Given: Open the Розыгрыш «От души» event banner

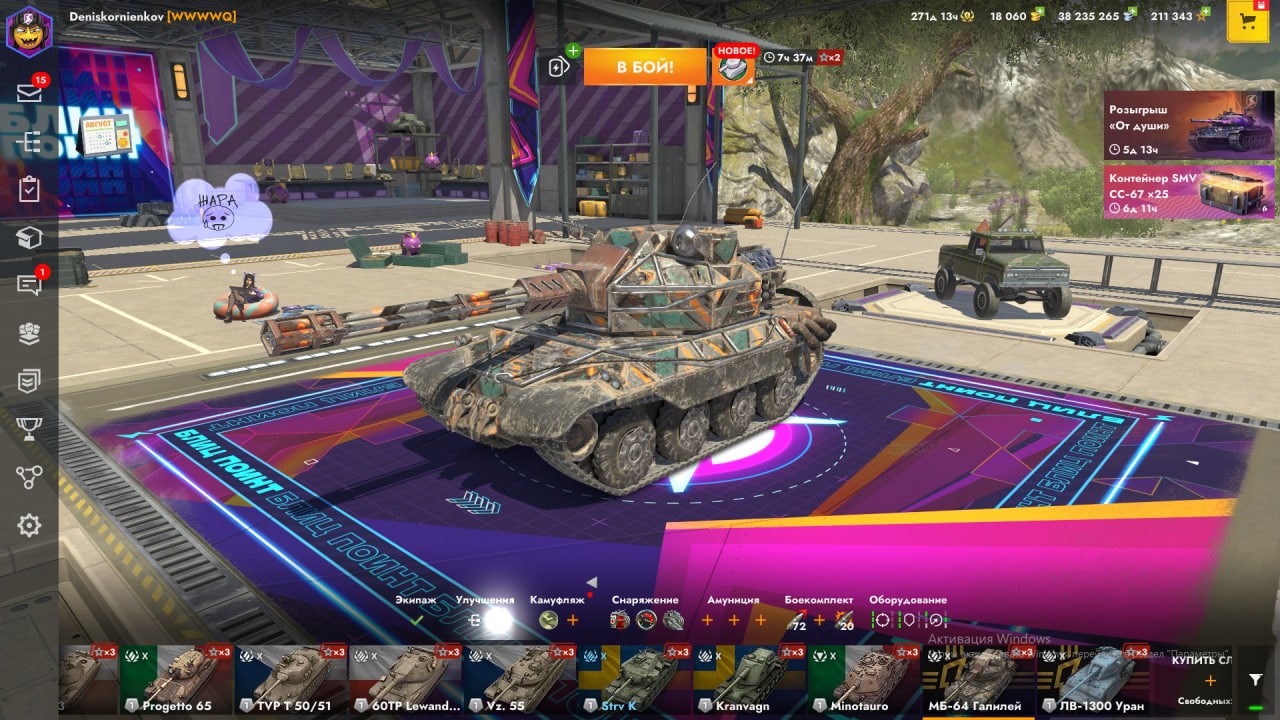Looking at the screenshot, I should 1189,124.
